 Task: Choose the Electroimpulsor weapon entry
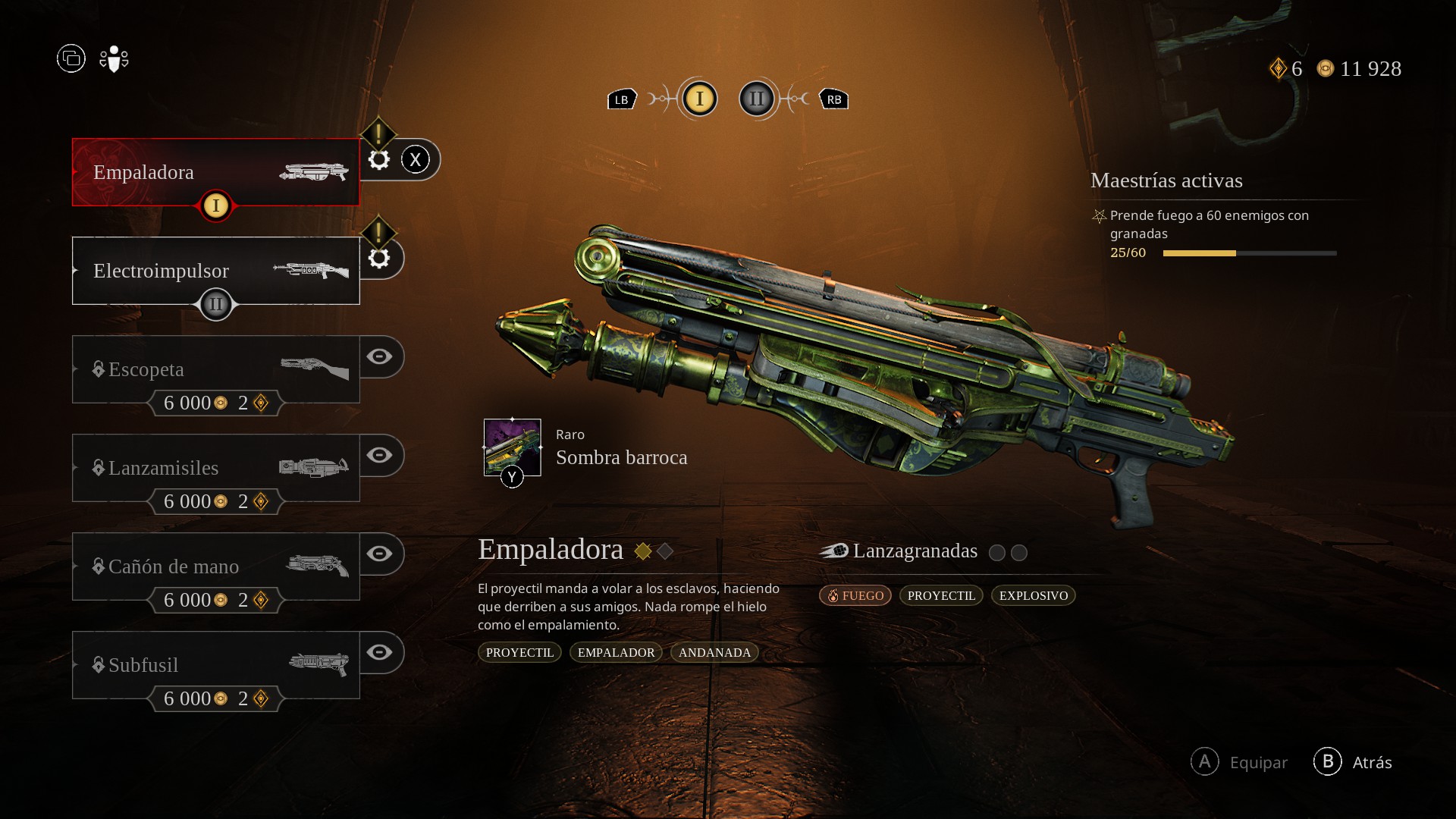[215, 271]
